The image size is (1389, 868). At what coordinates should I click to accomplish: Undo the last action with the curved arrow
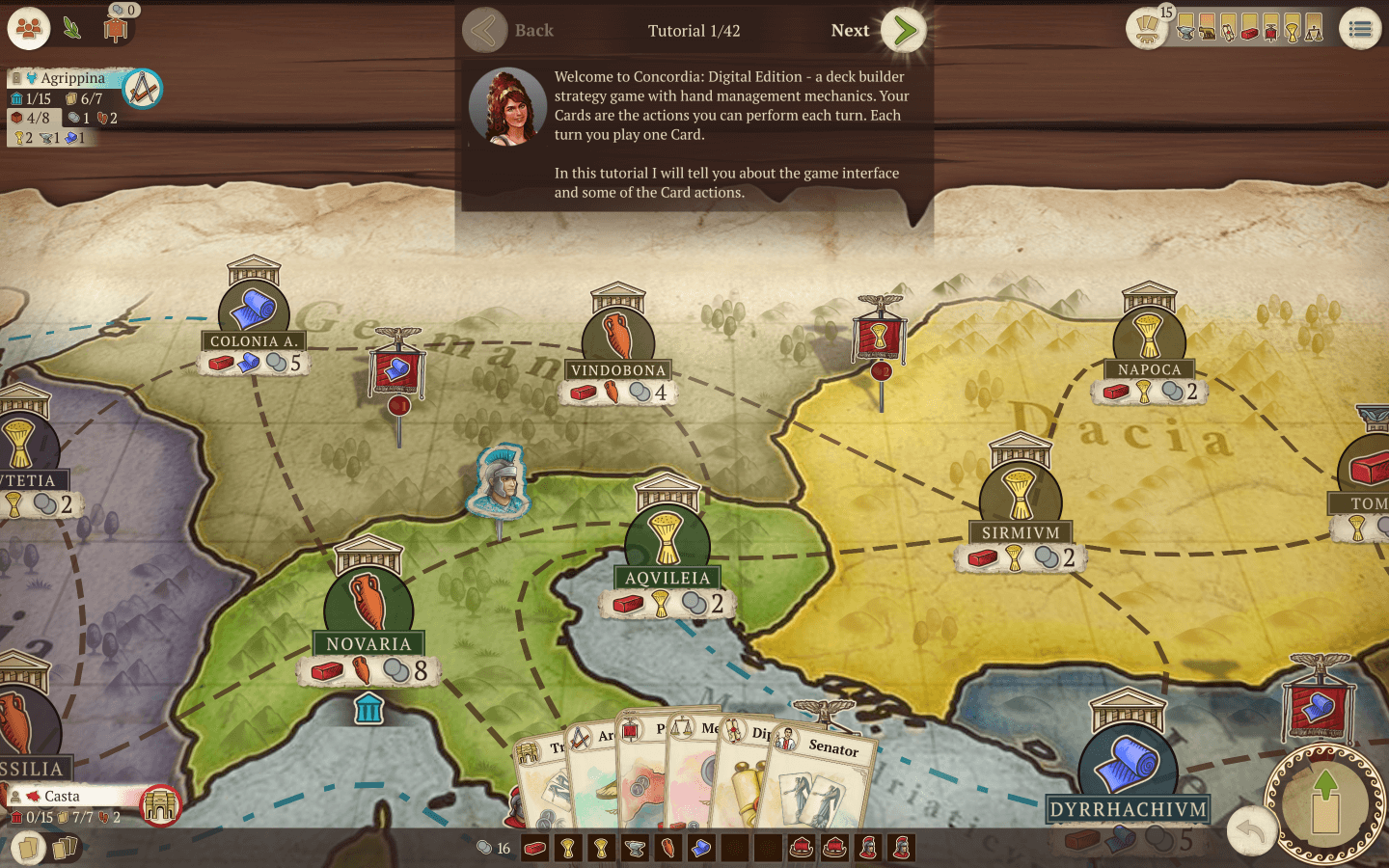pyautogui.click(x=1251, y=830)
